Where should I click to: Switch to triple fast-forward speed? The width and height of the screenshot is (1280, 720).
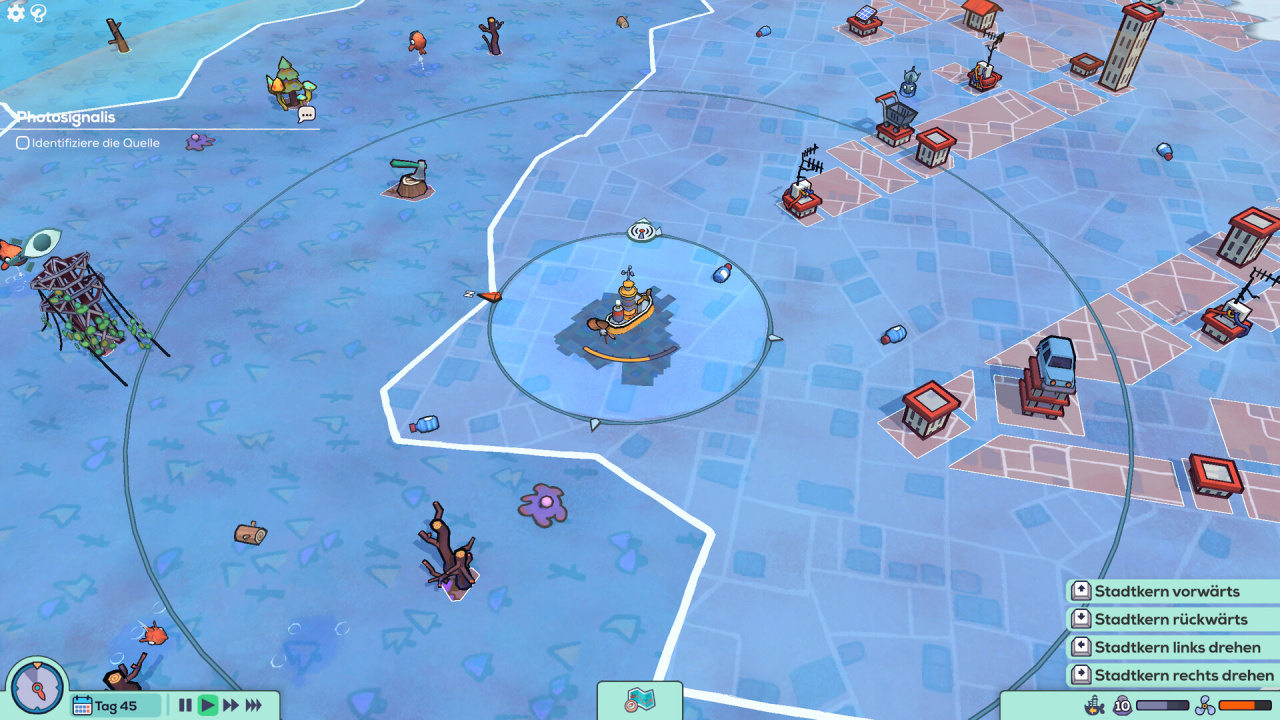(254, 705)
